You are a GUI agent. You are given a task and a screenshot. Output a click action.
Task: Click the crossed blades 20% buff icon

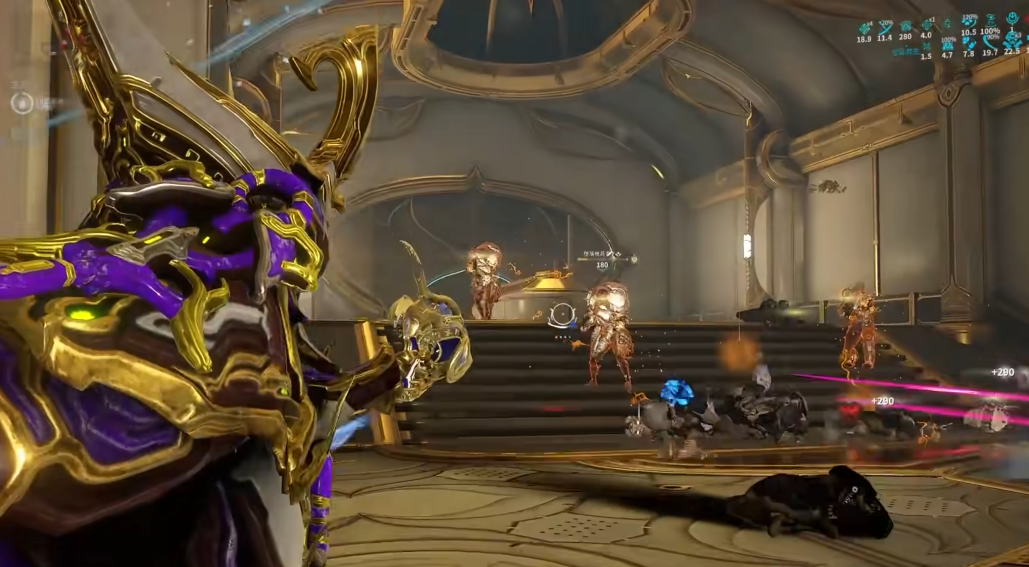(x=885, y=26)
